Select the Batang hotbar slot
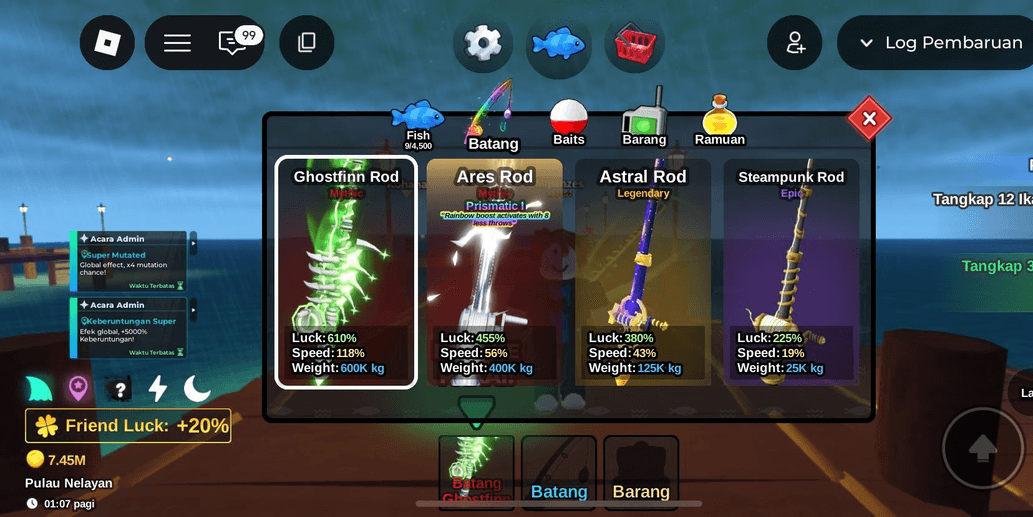 tap(559, 472)
